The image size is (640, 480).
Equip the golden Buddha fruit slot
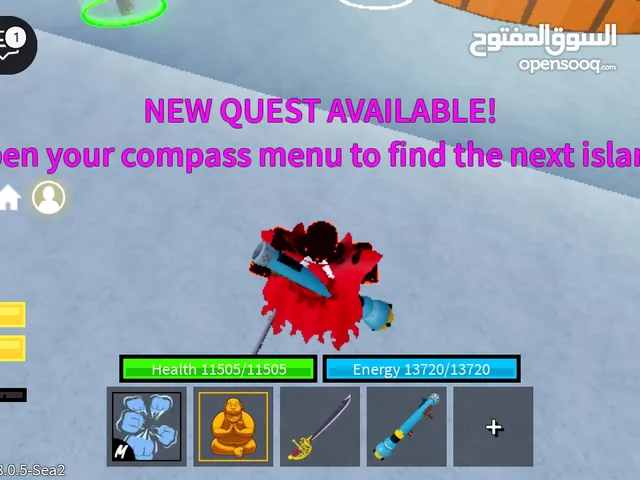click(233, 427)
